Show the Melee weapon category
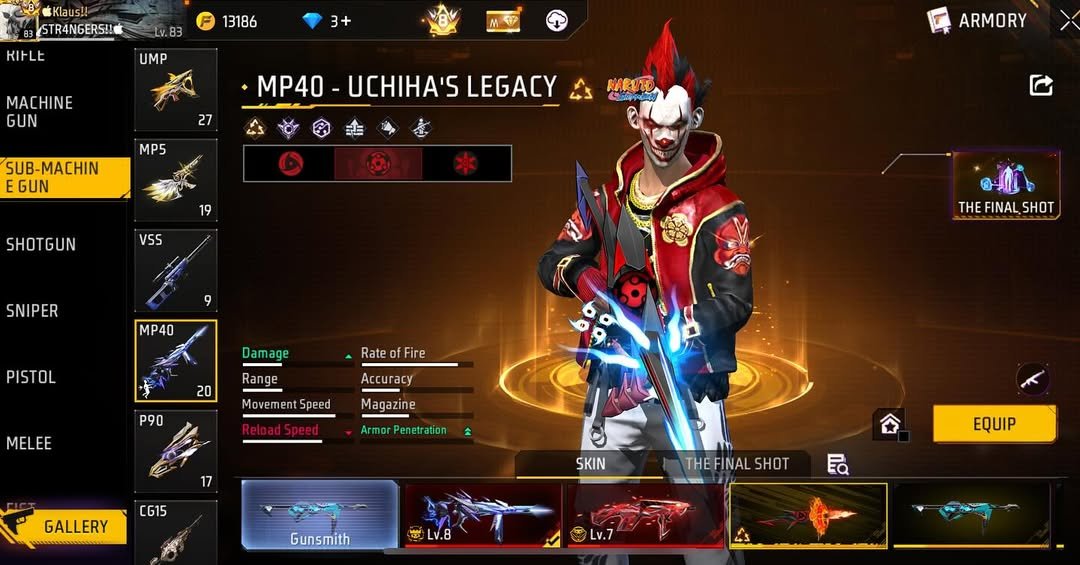The width and height of the screenshot is (1080, 565). 29,443
